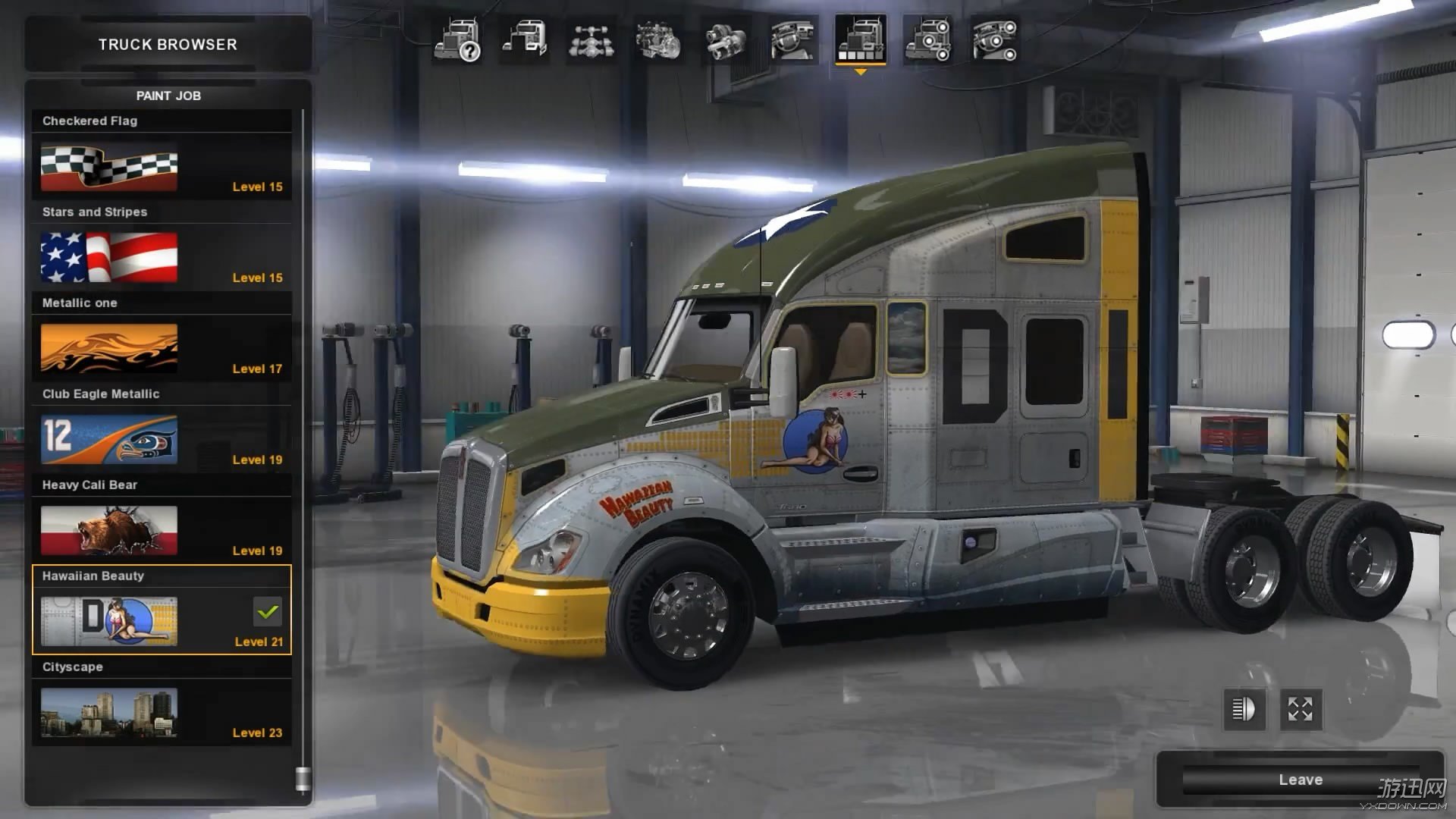This screenshot has height=819, width=1456.
Task: Open the chassis axle tab
Action: 591,40
